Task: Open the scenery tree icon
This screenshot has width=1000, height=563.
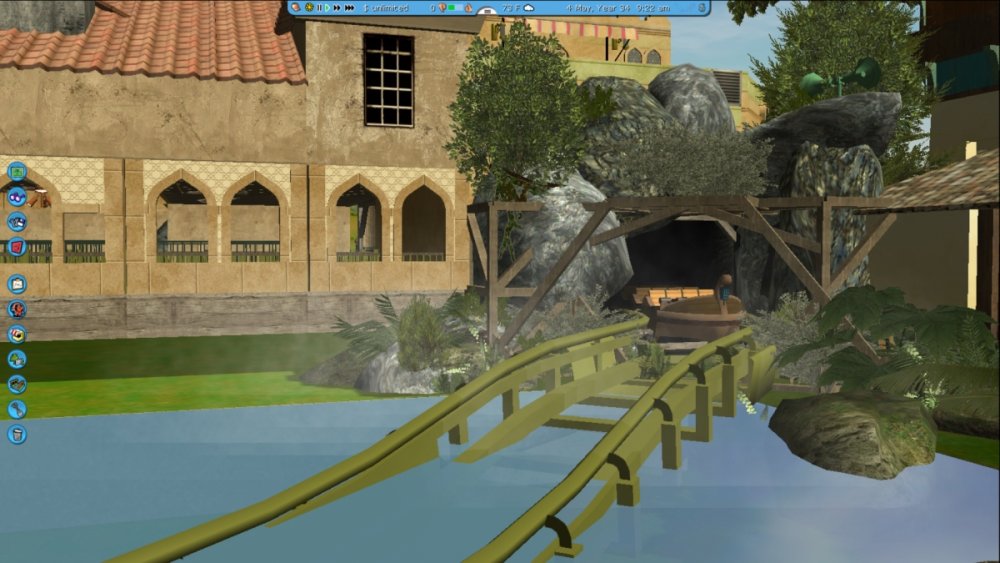Action: click(x=17, y=359)
